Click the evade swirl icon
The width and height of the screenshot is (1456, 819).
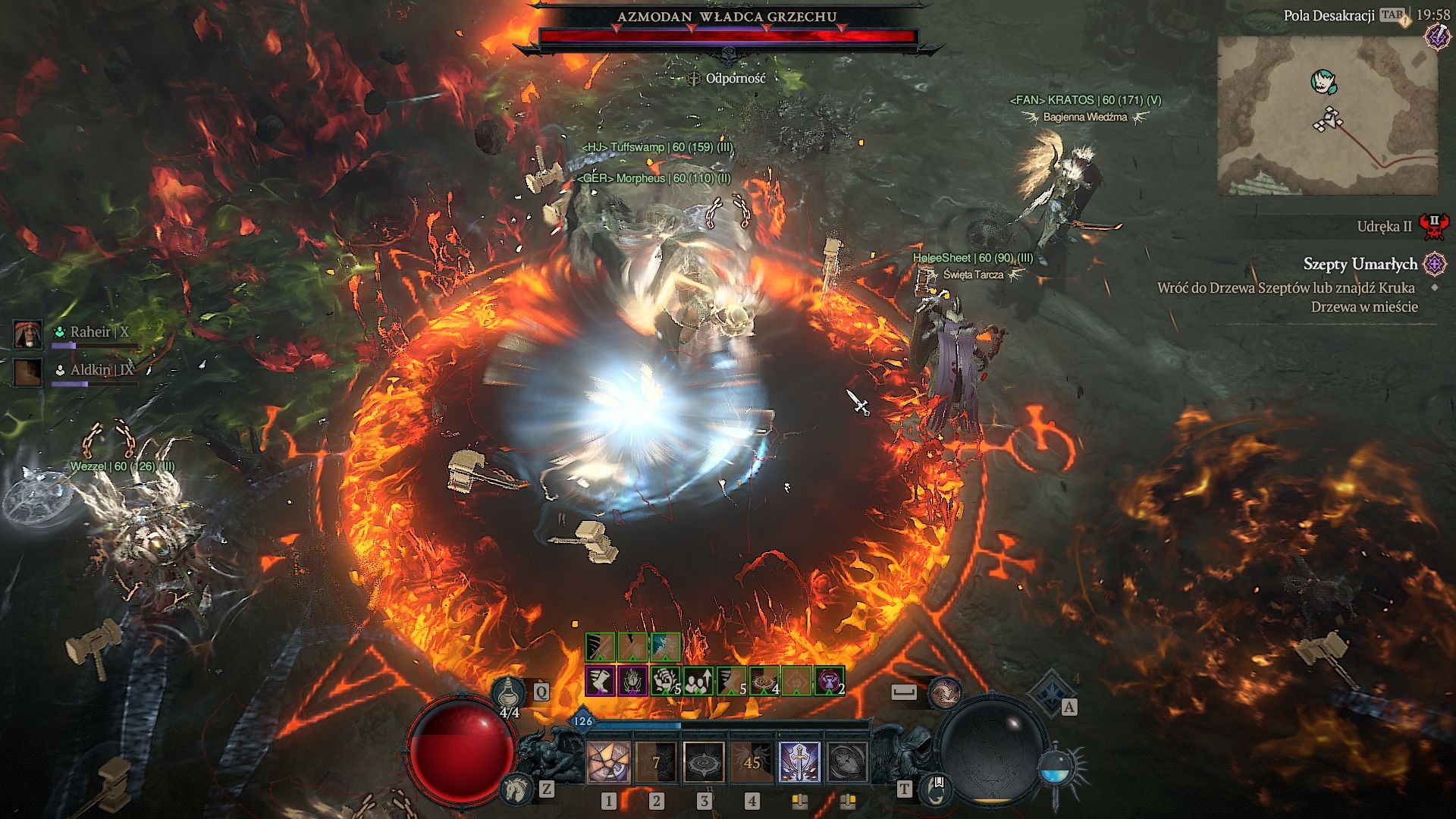pyautogui.click(x=945, y=692)
